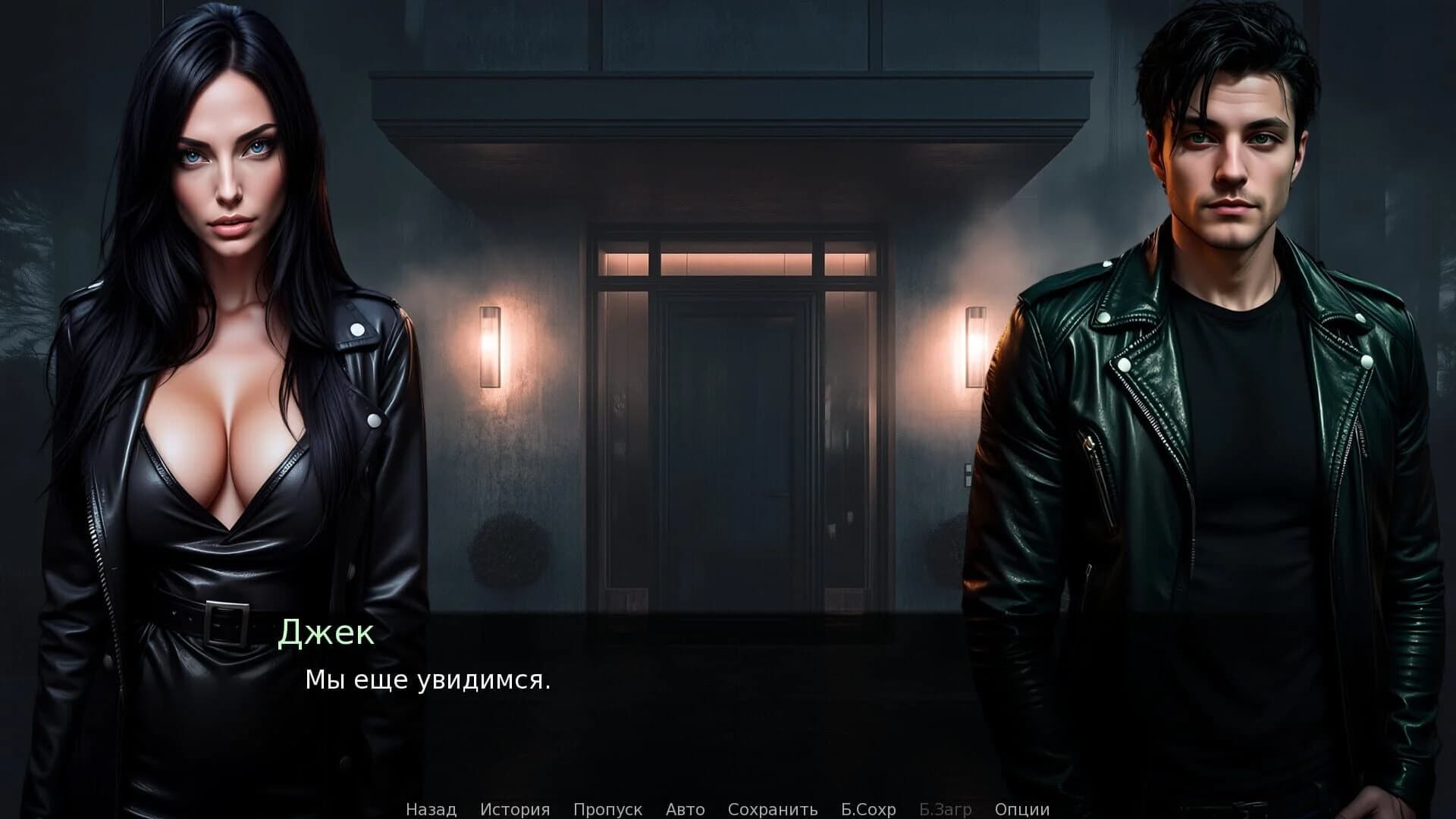This screenshot has width=1456, height=819.
Task: Open the Сохранить save screen
Action: coord(773,809)
